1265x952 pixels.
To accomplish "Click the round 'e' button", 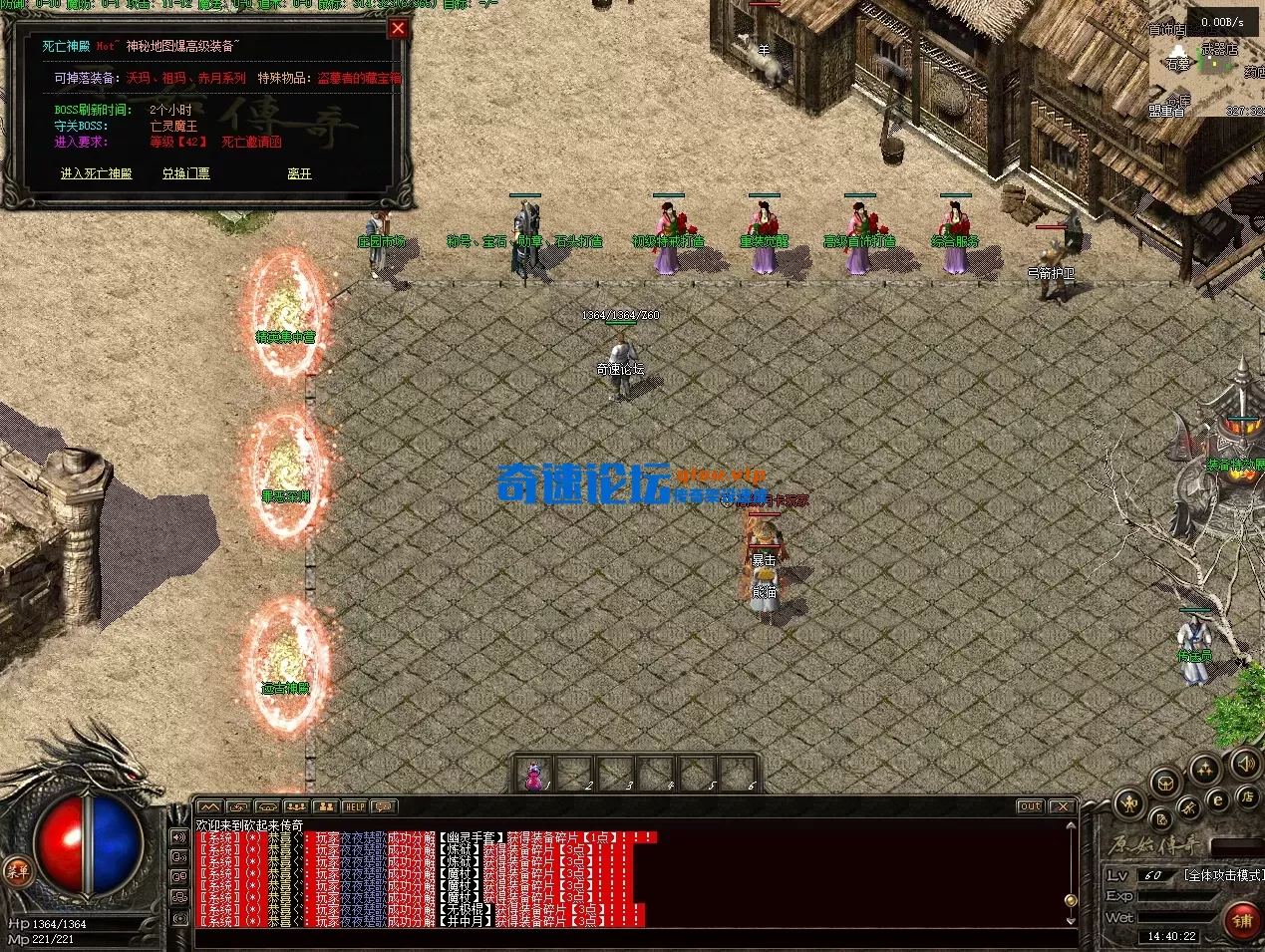I will click(x=1217, y=799).
